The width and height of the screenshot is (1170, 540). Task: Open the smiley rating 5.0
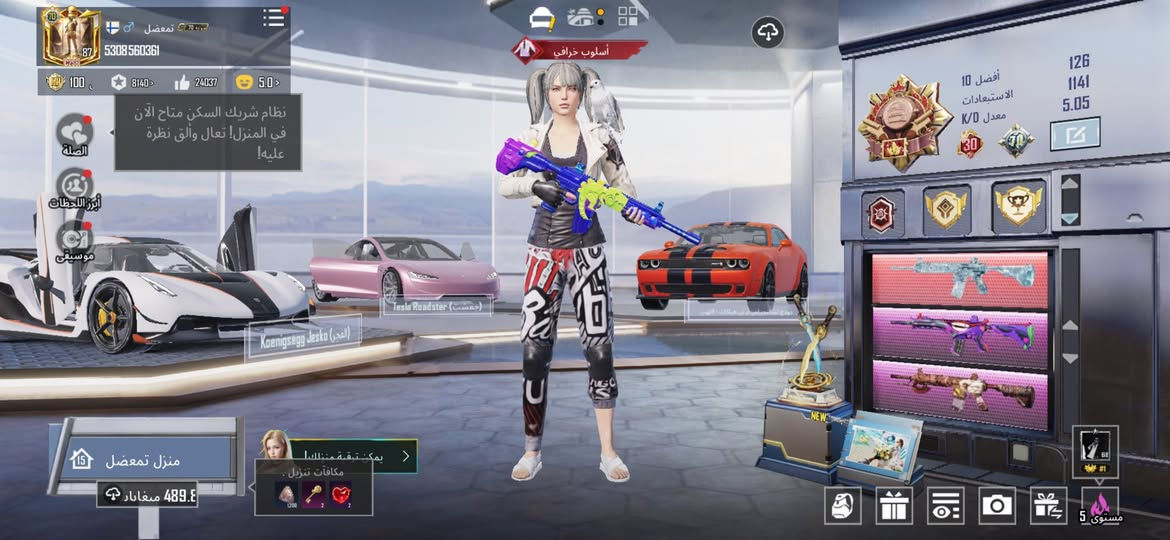point(258,82)
